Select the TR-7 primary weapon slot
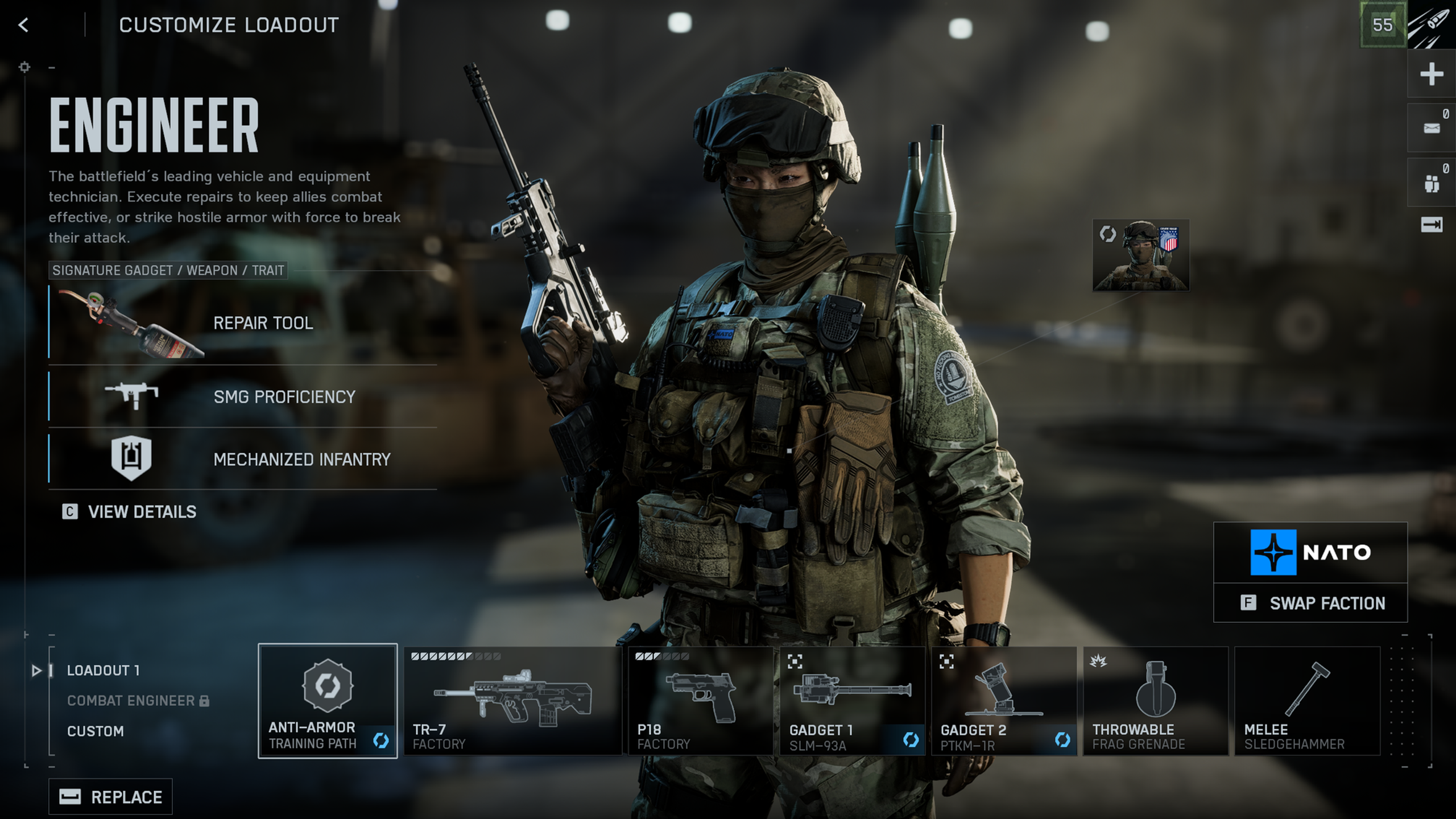Image resolution: width=1456 pixels, height=819 pixels. click(x=512, y=701)
